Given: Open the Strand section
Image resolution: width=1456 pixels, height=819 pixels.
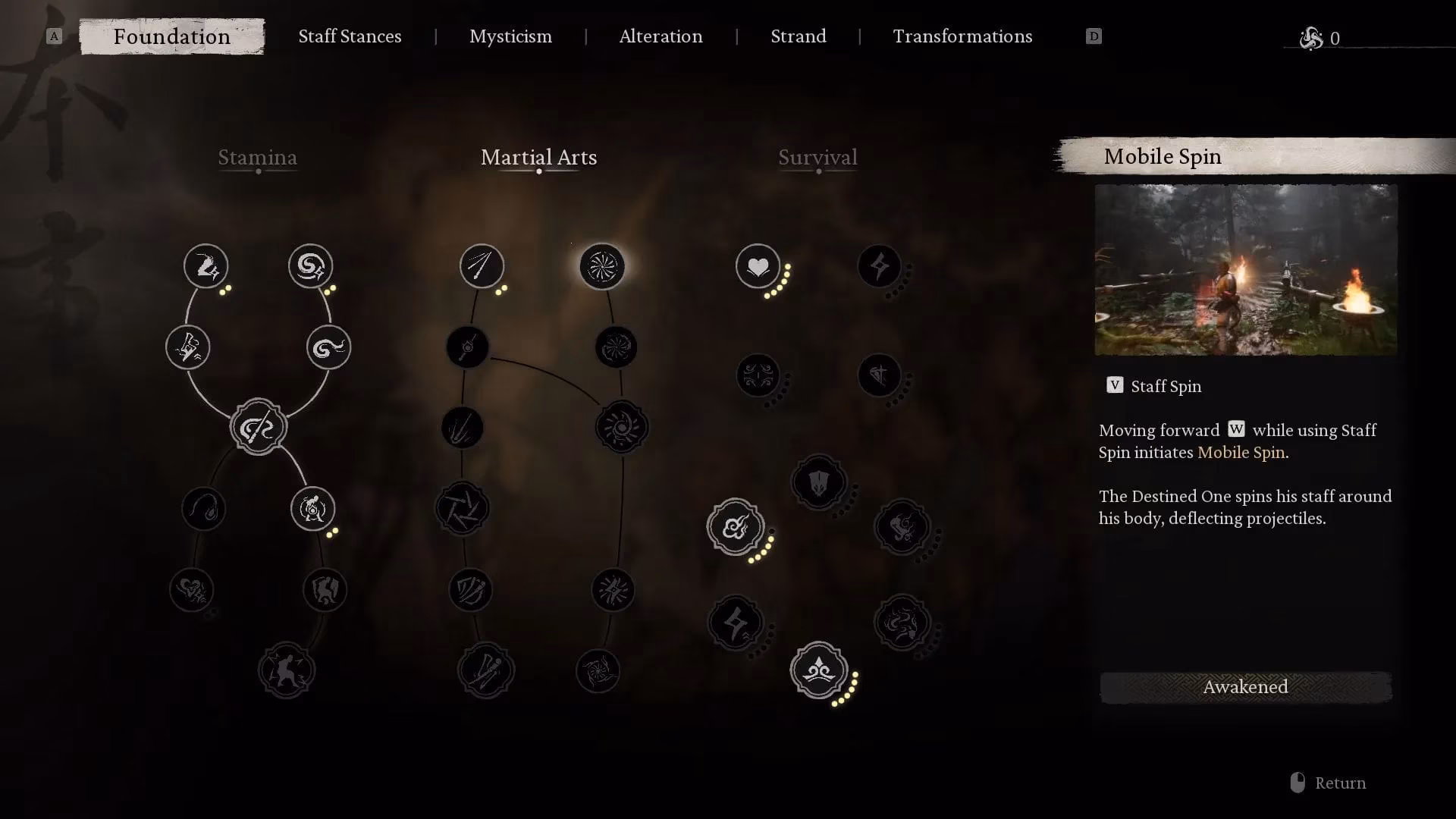Looking at the screenshot, I should (x=798, y=36).
